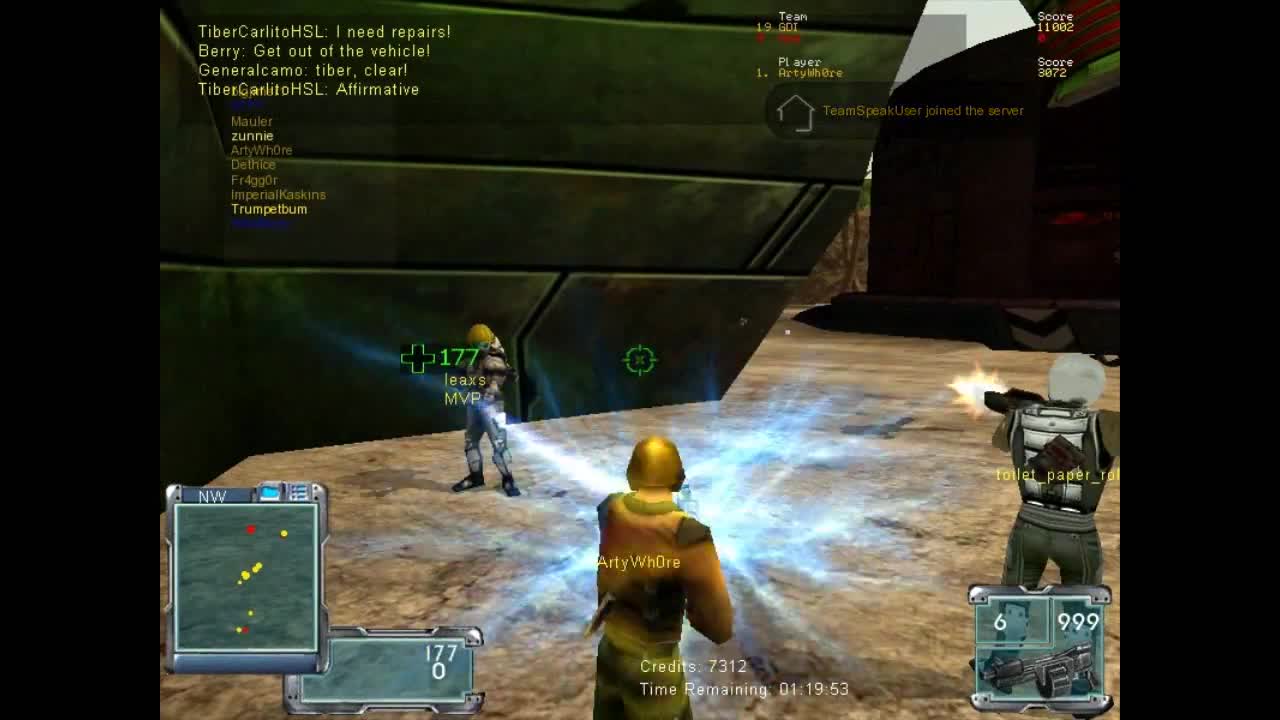1280x720 pixels.
Task: Click the MVP label under leaxs
Action: [462, 399]
